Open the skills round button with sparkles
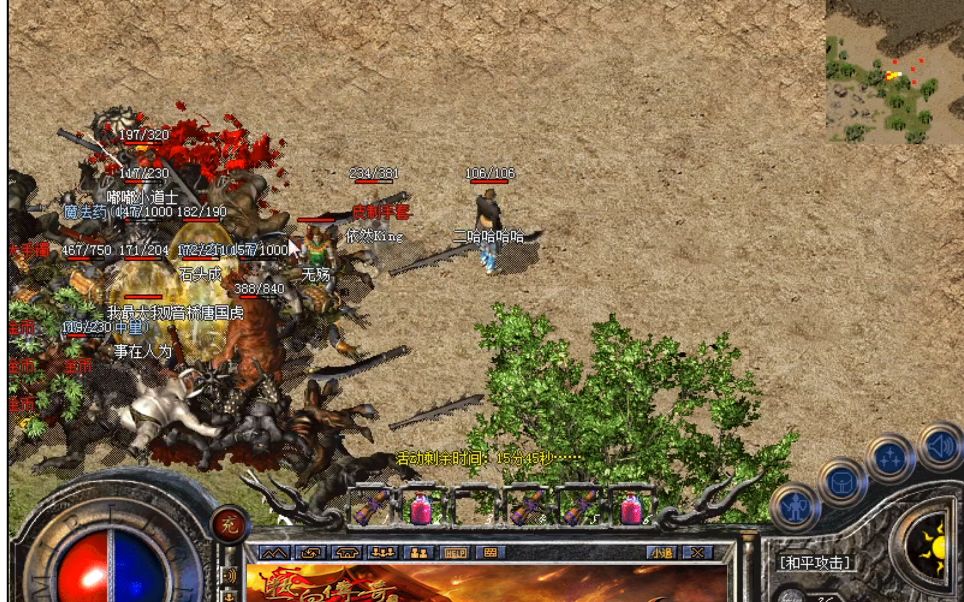 point(889,458)
